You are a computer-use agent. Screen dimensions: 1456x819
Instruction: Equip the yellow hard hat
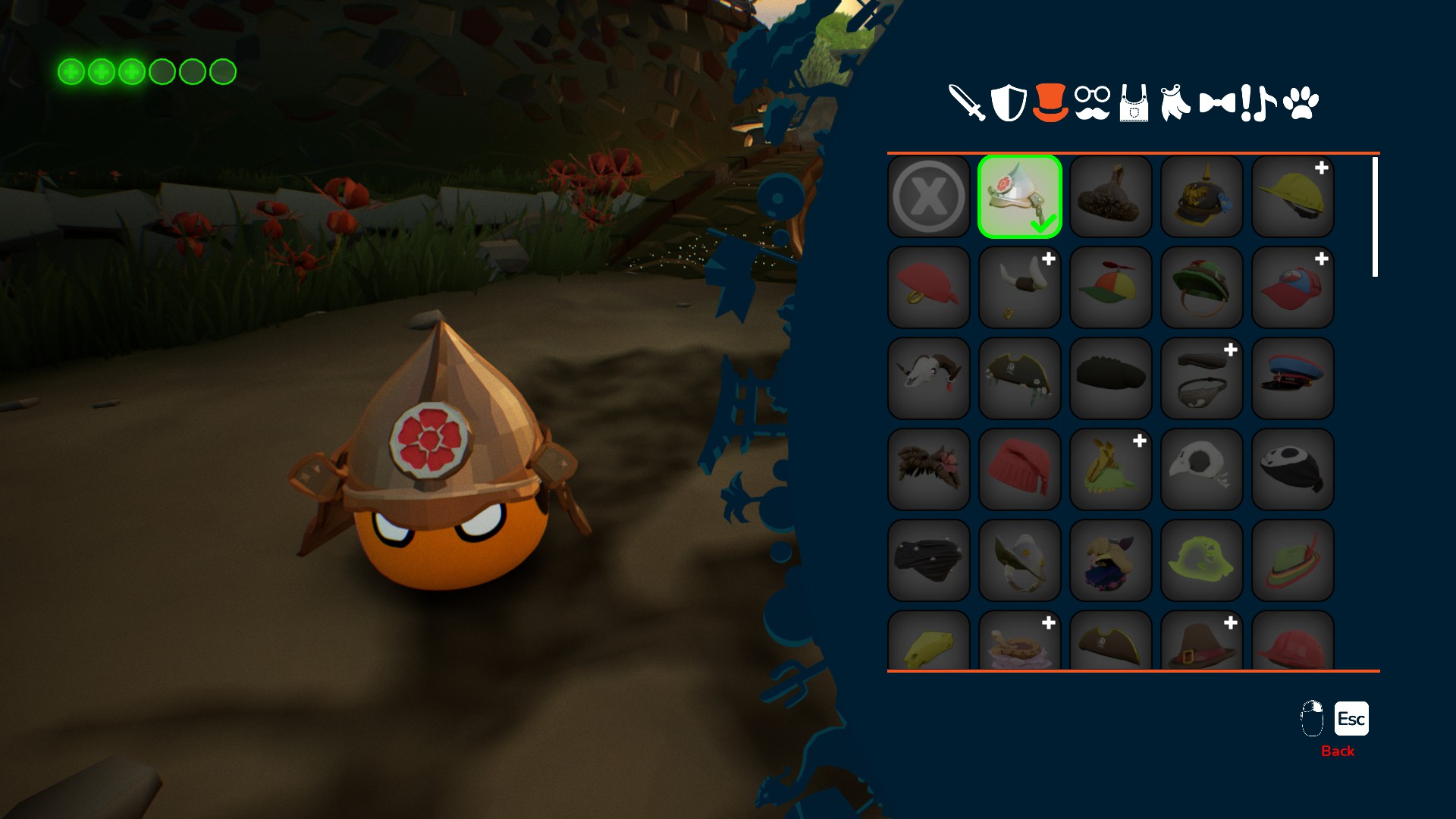click(x=1293, y=196)
